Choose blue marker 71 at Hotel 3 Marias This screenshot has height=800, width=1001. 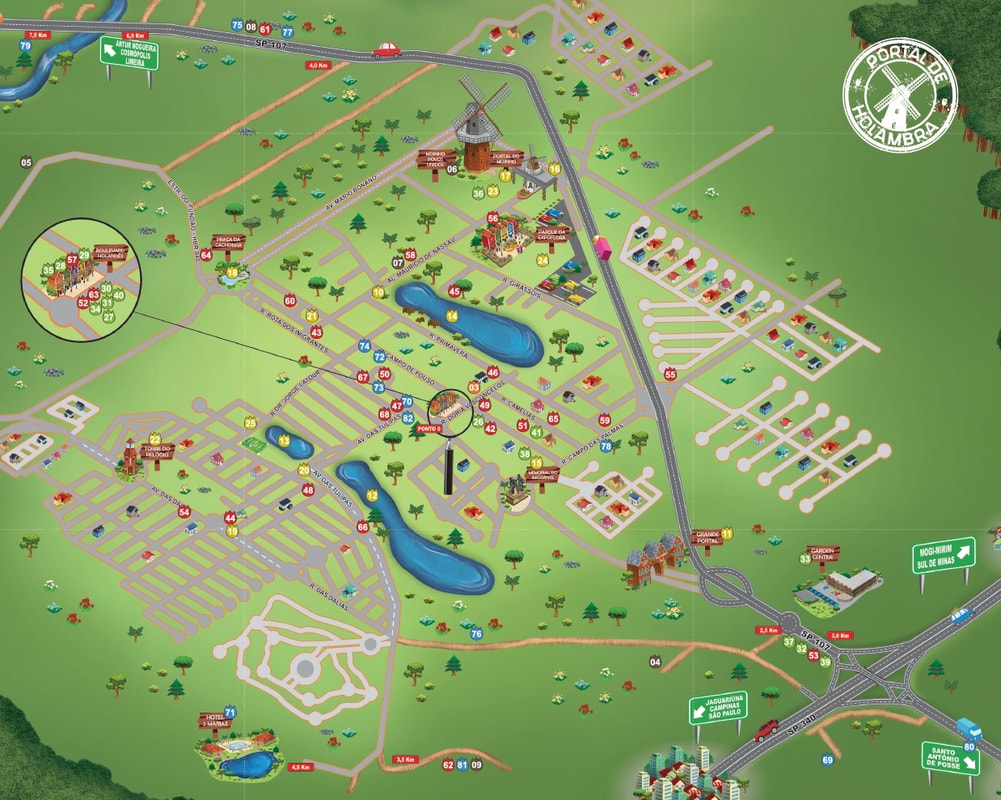pos(230,712)
